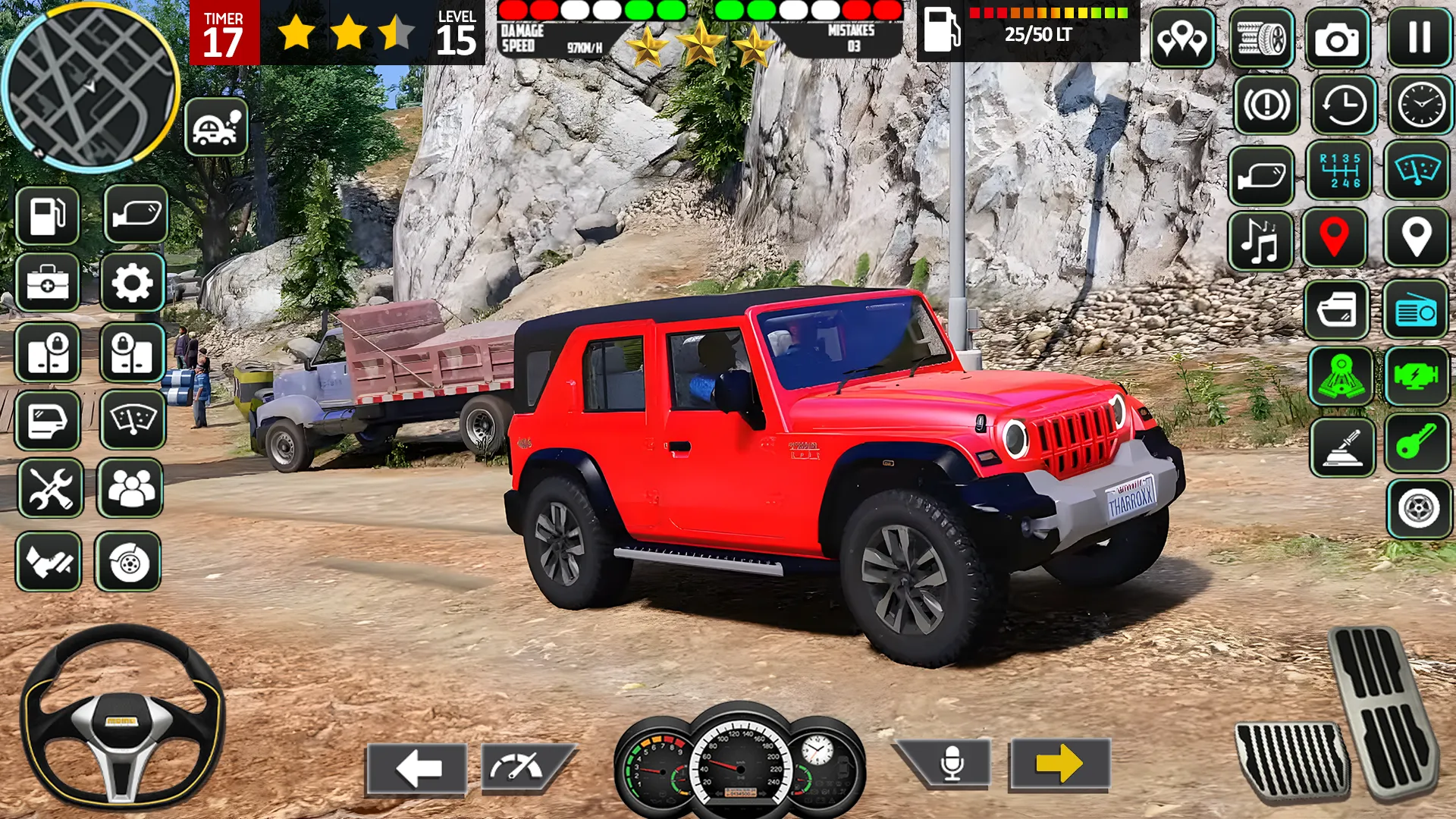Open the first aid repair kit
Screen dimensions: 1456x819
tap(49, 282)
